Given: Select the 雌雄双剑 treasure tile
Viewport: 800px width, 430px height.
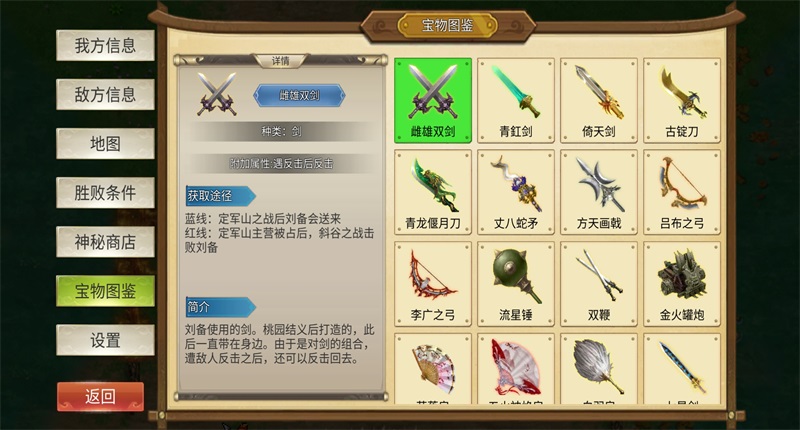Looking at the screenshot, I should coord(433,100).
